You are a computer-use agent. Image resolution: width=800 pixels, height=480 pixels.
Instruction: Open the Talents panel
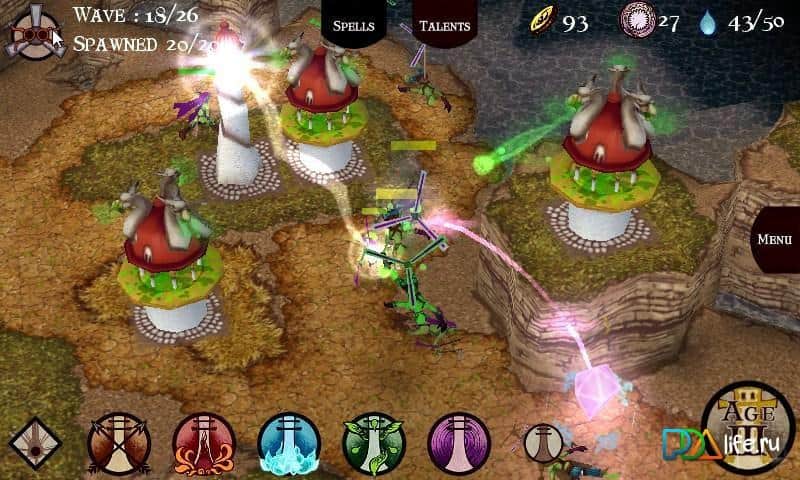pos(444,25)
